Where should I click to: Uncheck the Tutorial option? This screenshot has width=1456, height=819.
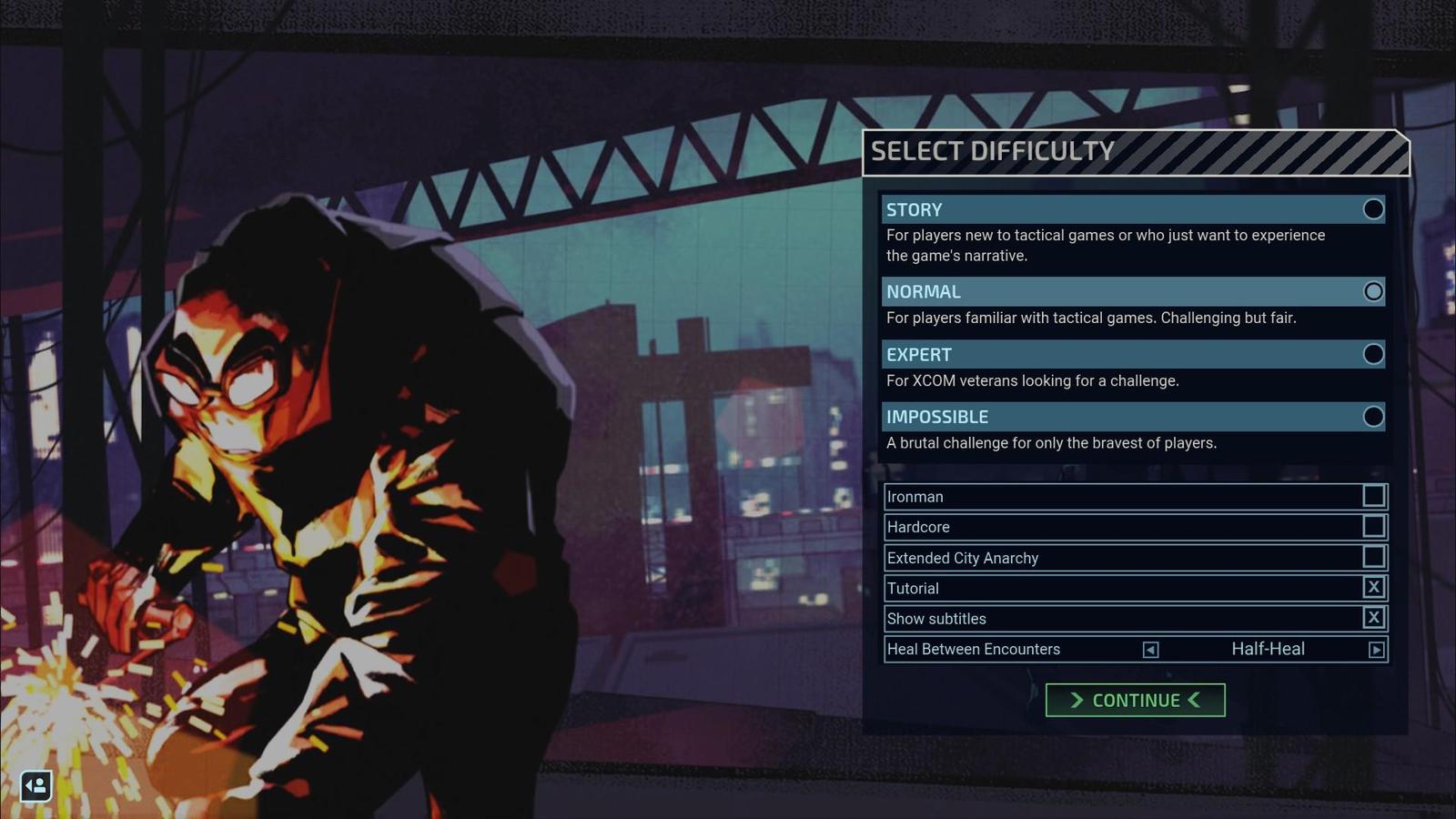pyautogui.click(x=1374, y=588)
